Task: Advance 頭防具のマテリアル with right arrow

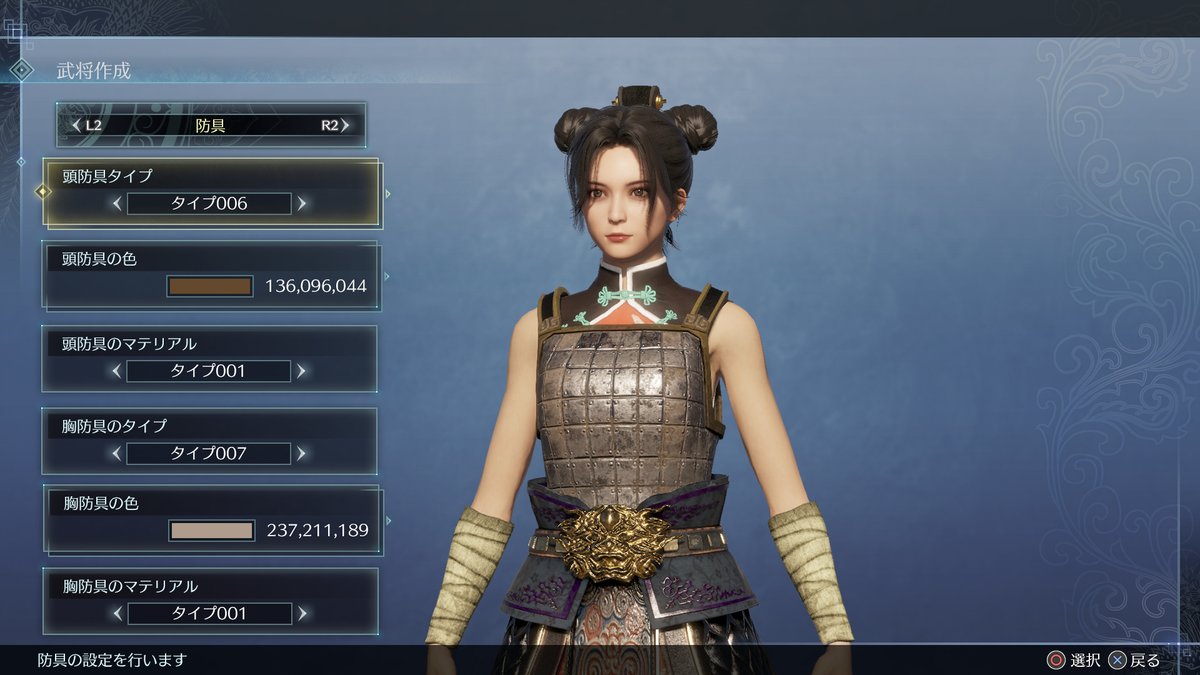Action: [x=302, y=371]
